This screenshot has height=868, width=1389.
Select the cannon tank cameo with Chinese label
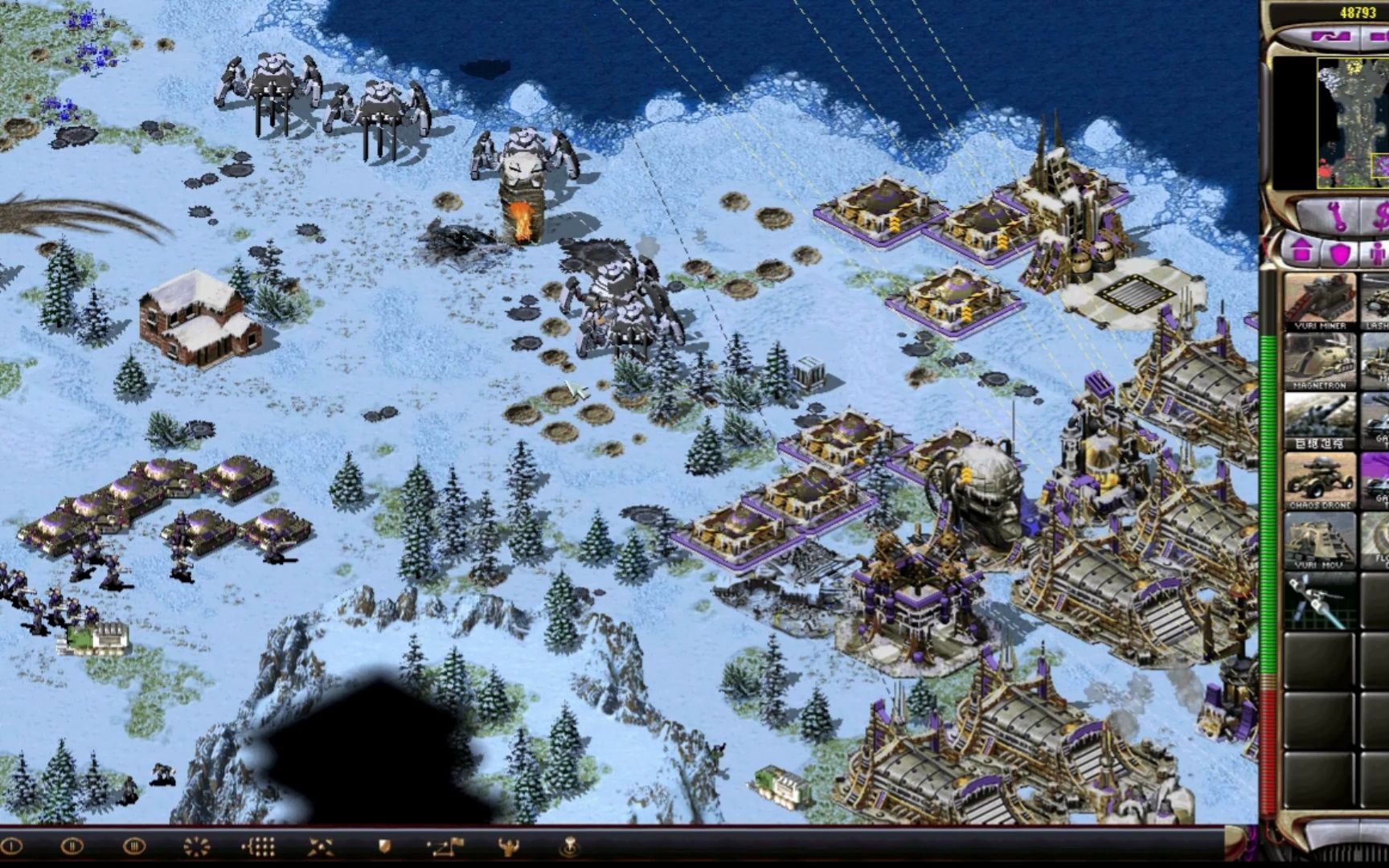[x=1319, y=420]
